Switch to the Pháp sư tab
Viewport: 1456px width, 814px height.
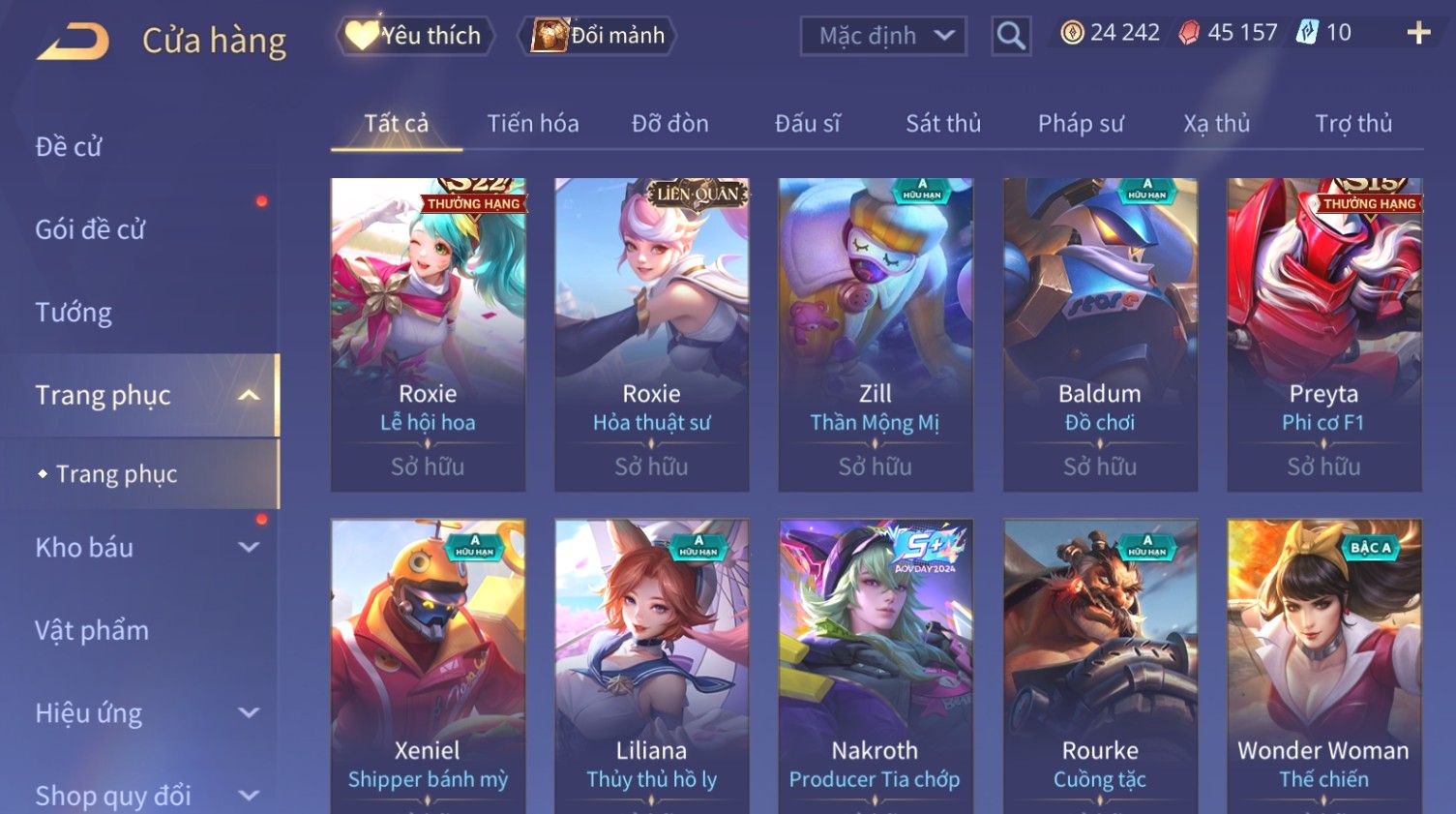1081,124
